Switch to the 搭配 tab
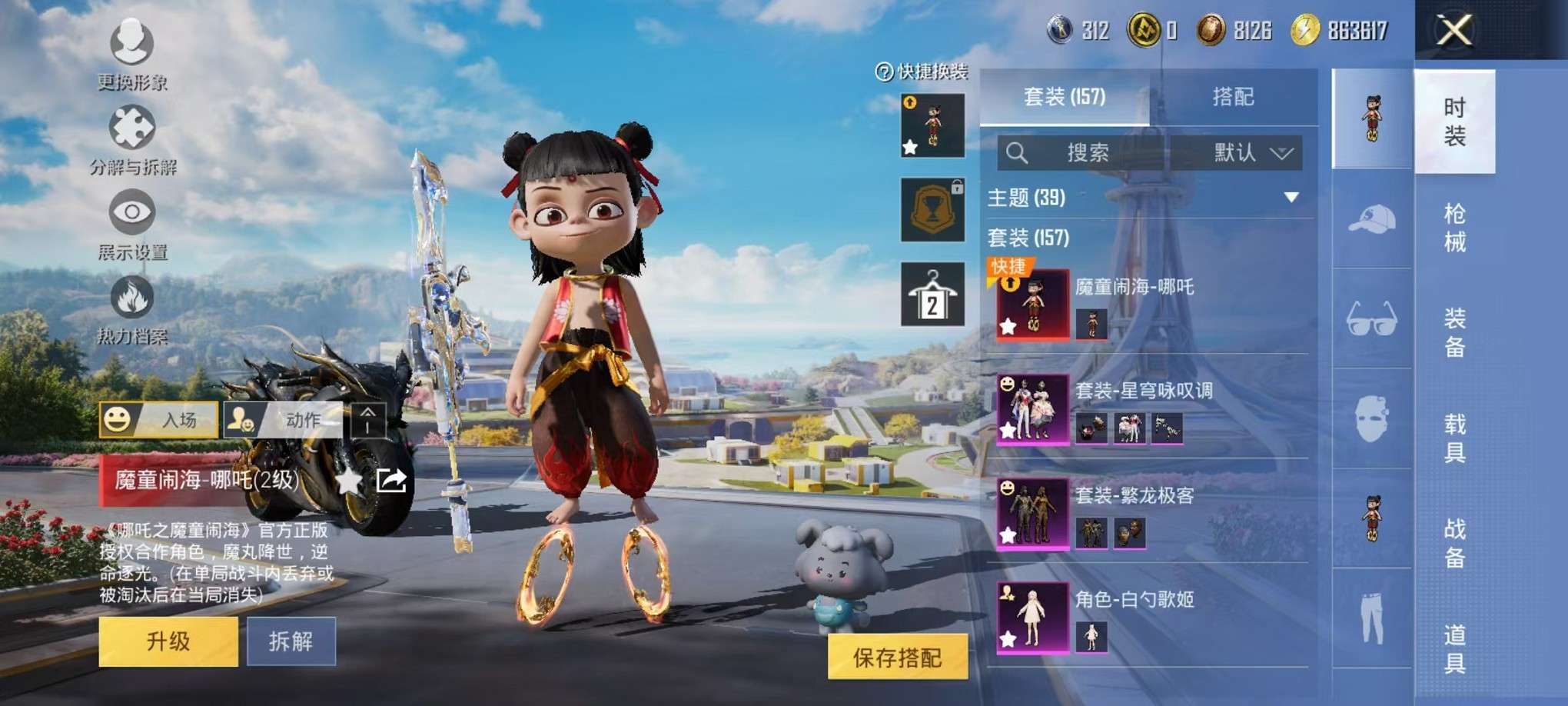The image size is (1568, 706). tap(1233, 97)
